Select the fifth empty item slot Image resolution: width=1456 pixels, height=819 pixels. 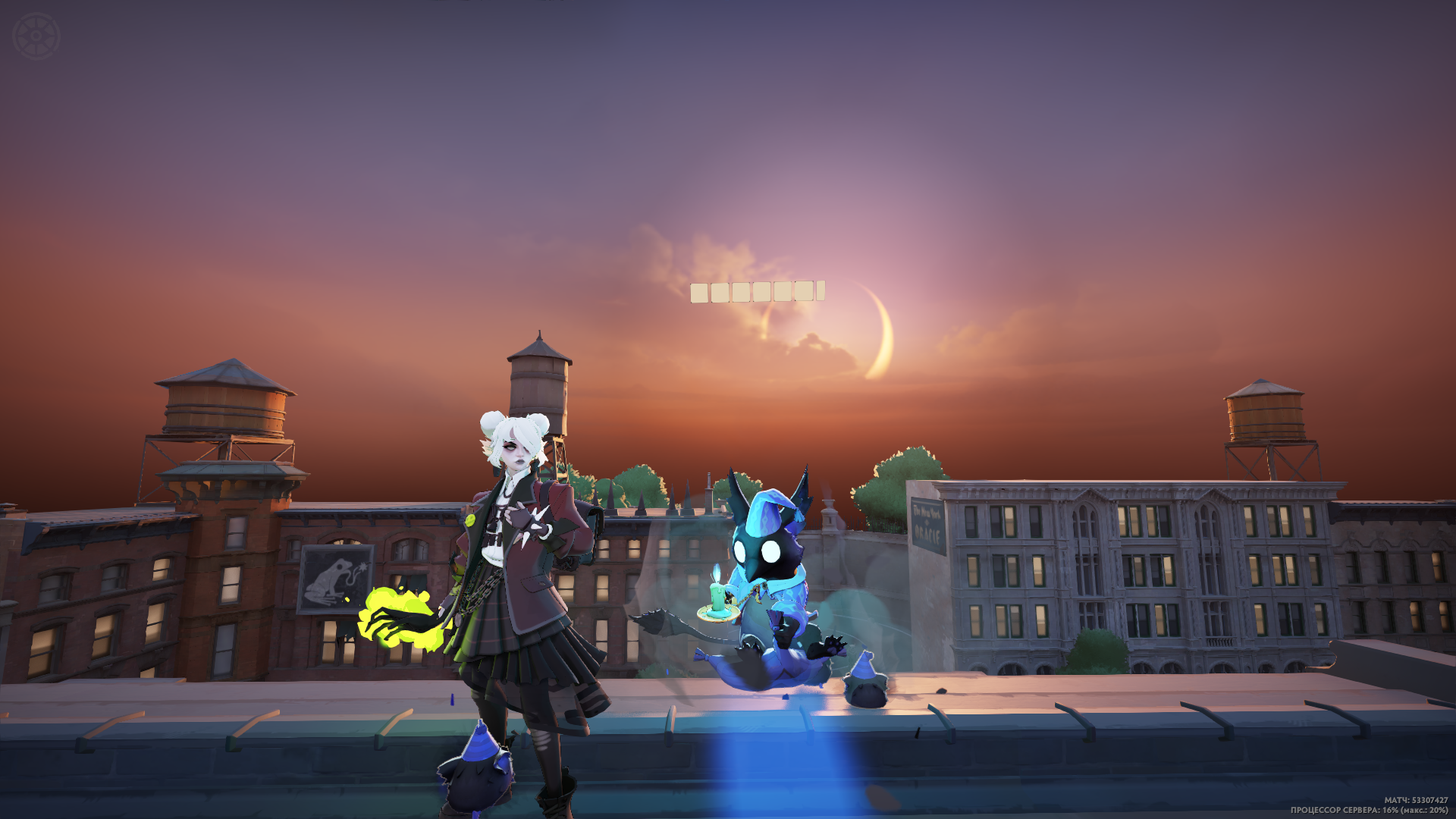tap(782, 291)
